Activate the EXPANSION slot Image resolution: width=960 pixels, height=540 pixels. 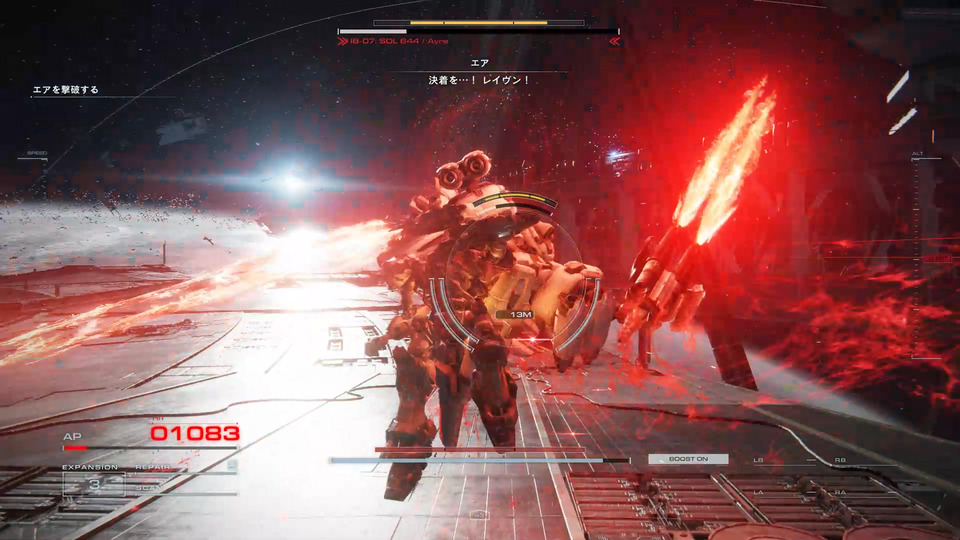[x=93, y=484]
